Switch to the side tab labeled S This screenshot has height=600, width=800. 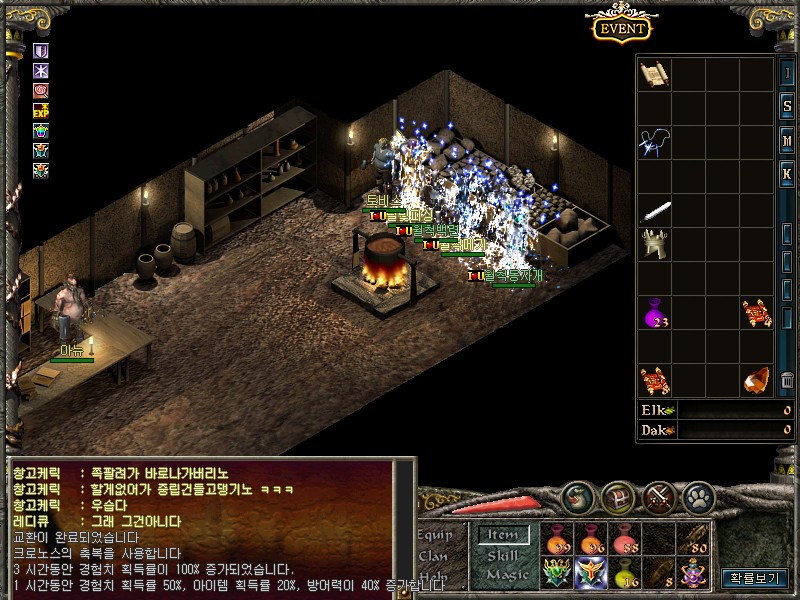click(787, 107)
